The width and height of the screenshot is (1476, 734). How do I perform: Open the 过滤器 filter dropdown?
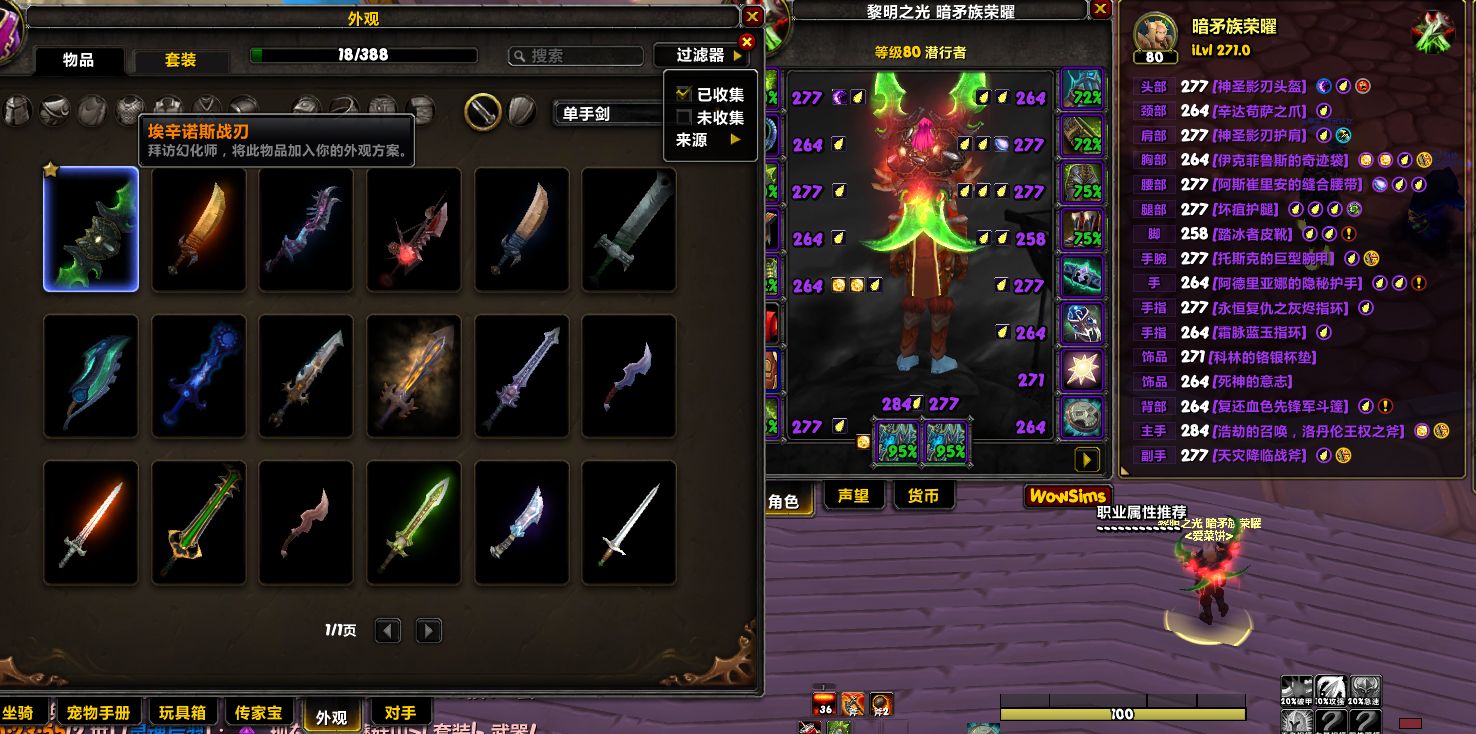[x=701, y=56]
